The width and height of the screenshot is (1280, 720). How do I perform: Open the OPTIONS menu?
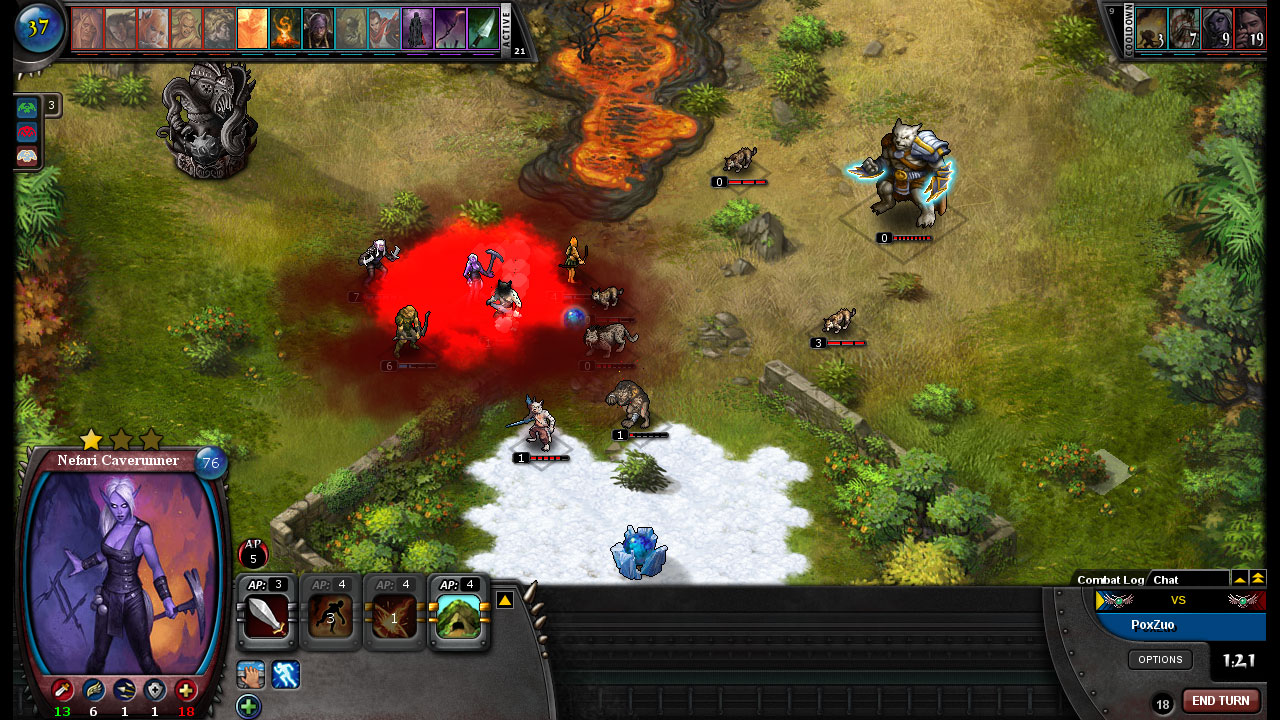tap(1160, 659)
